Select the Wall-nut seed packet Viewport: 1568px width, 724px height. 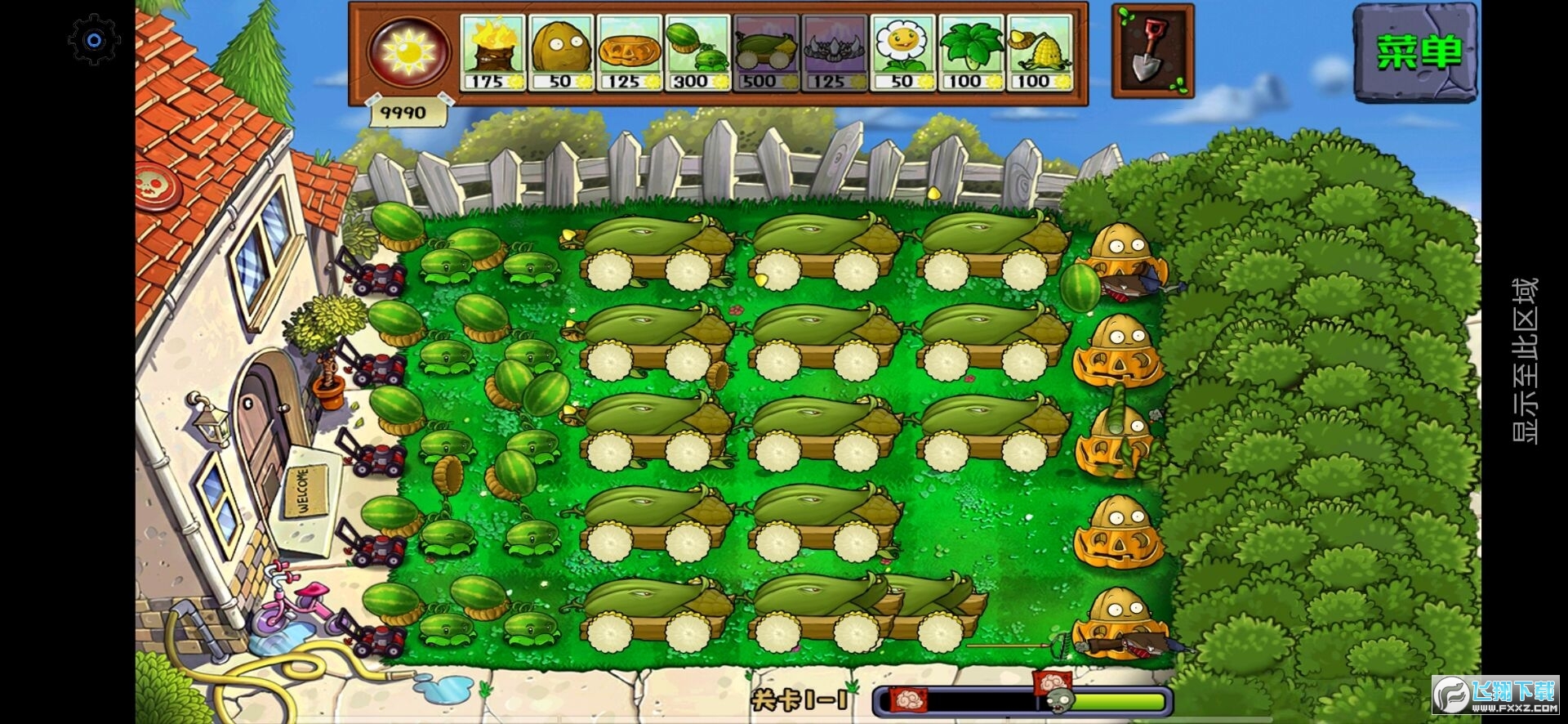coord(560,49)
